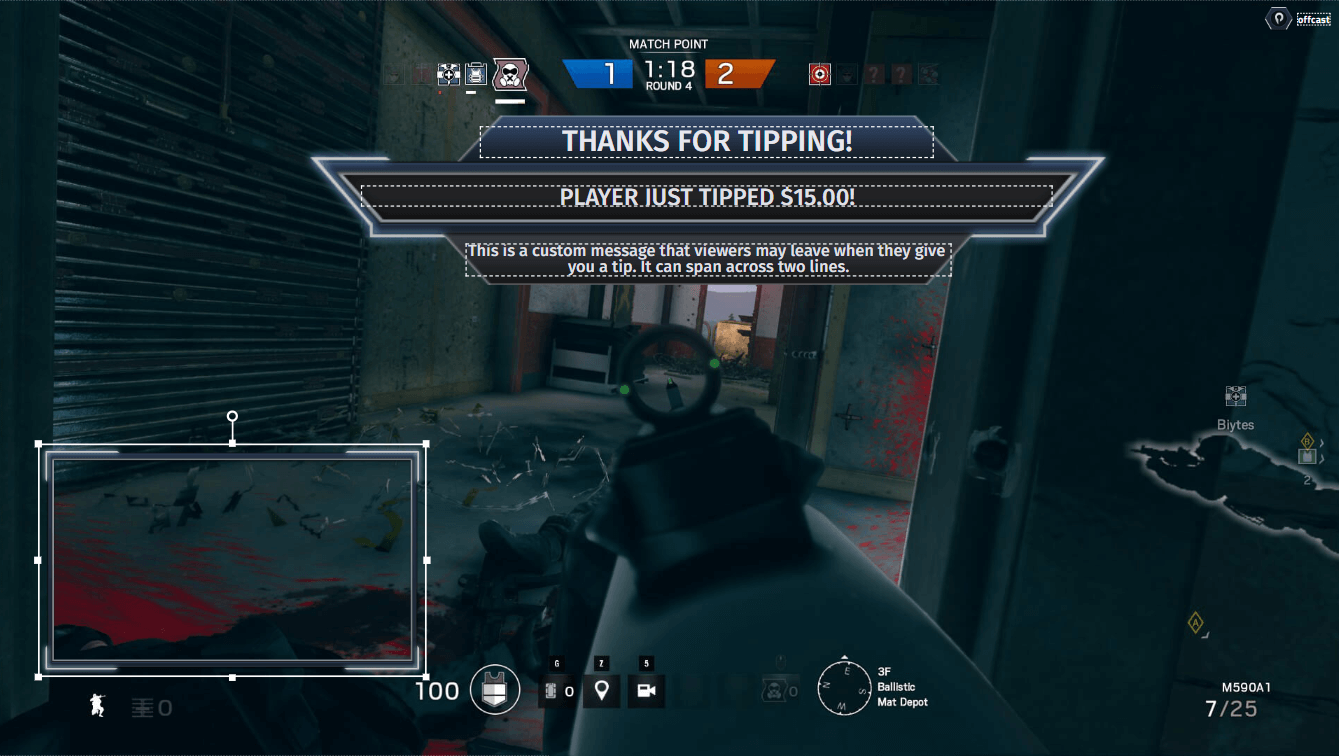Select the custom tip message text box
The image size is (1339, 756).
click(708, 258)
